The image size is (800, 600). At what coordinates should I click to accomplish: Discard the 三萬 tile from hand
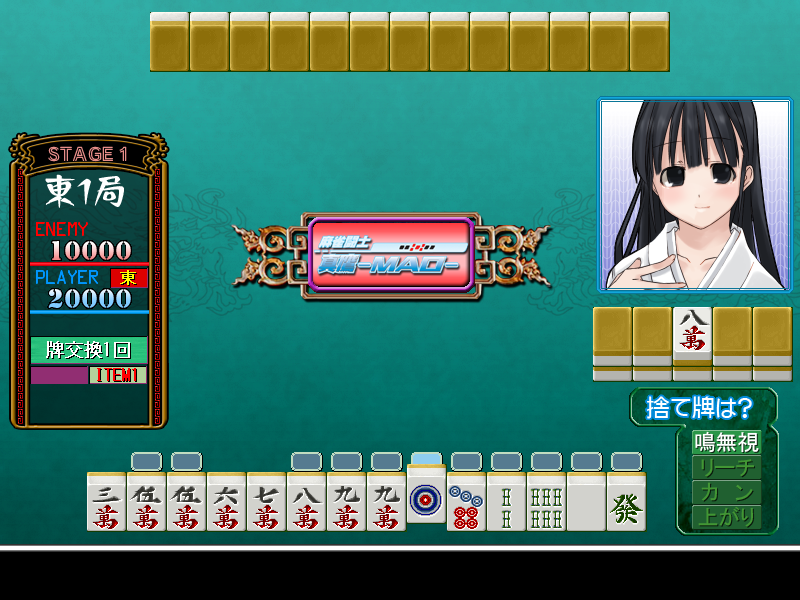[106, 502]
